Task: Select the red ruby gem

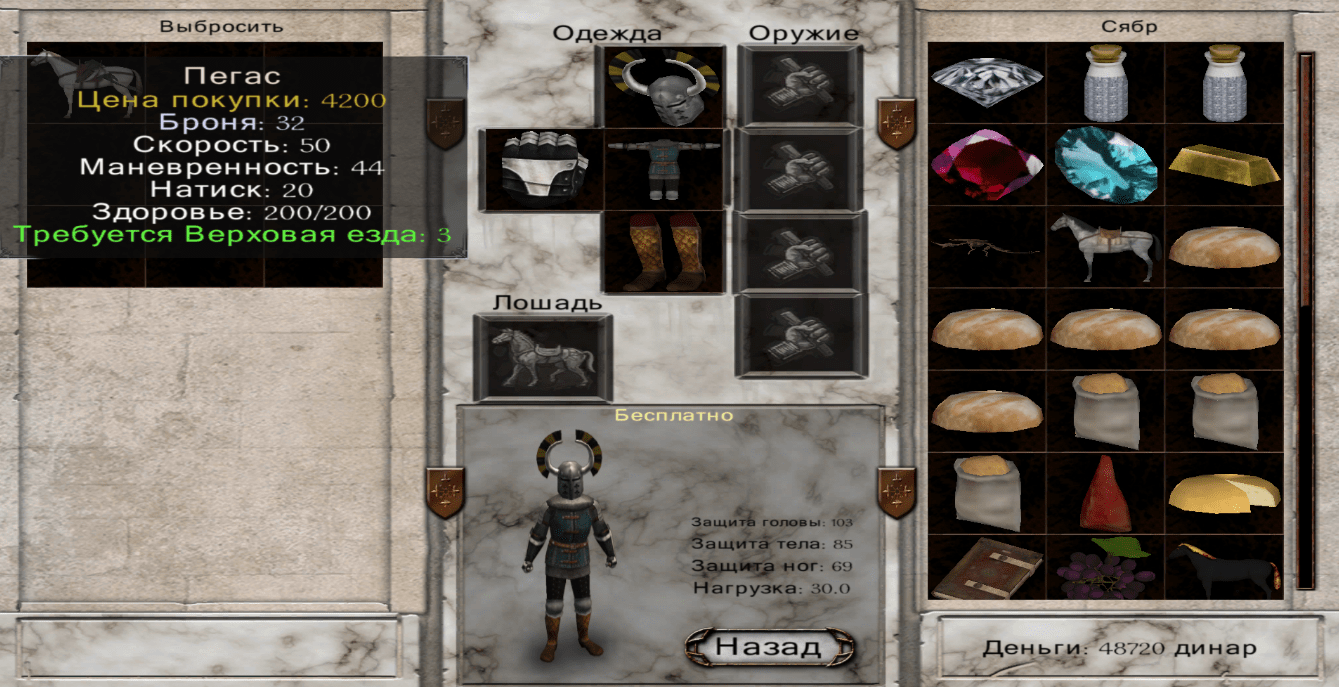Action: point(987,164)
